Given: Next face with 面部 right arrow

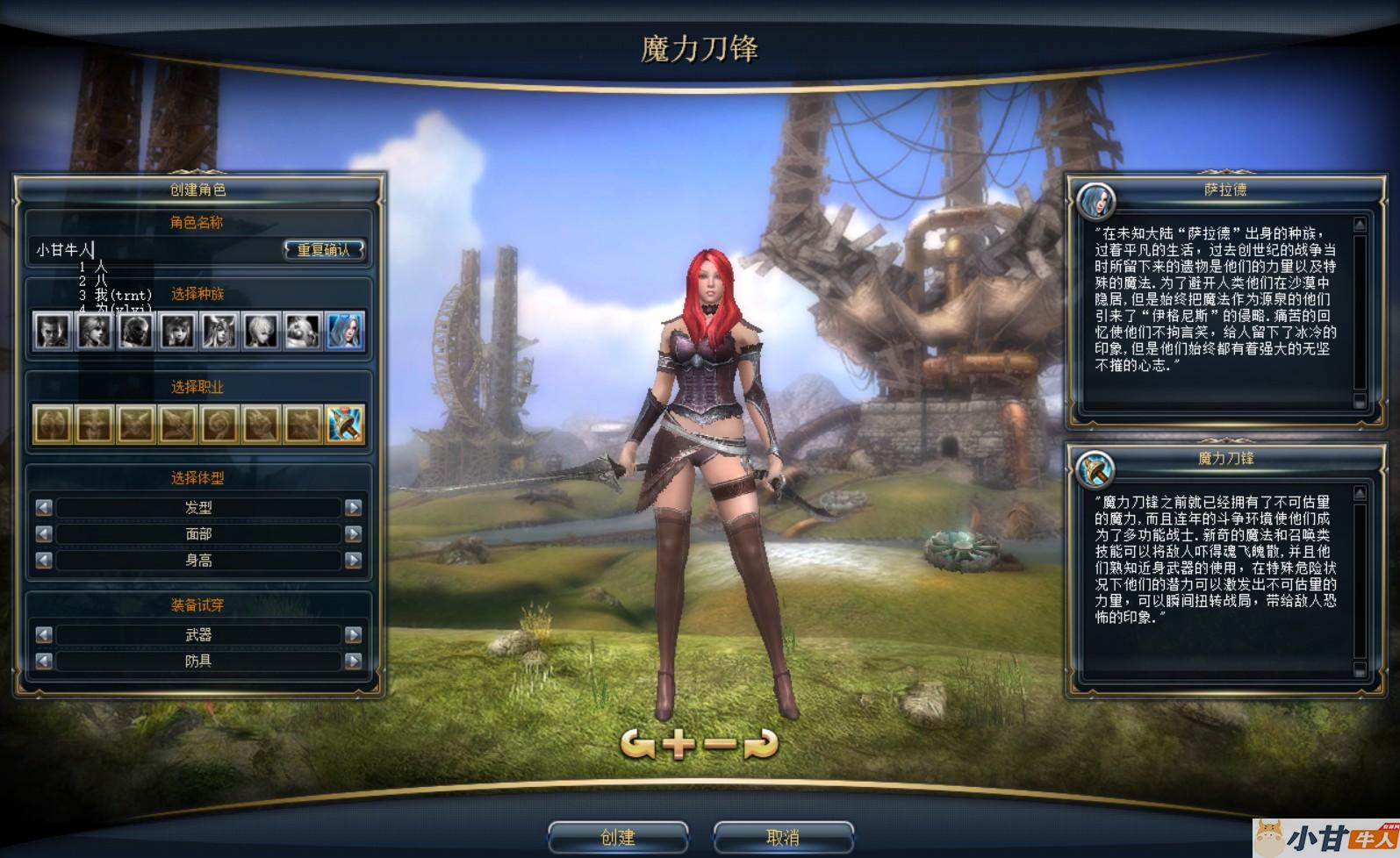Looking at the screenshot, I should (354, 533).
